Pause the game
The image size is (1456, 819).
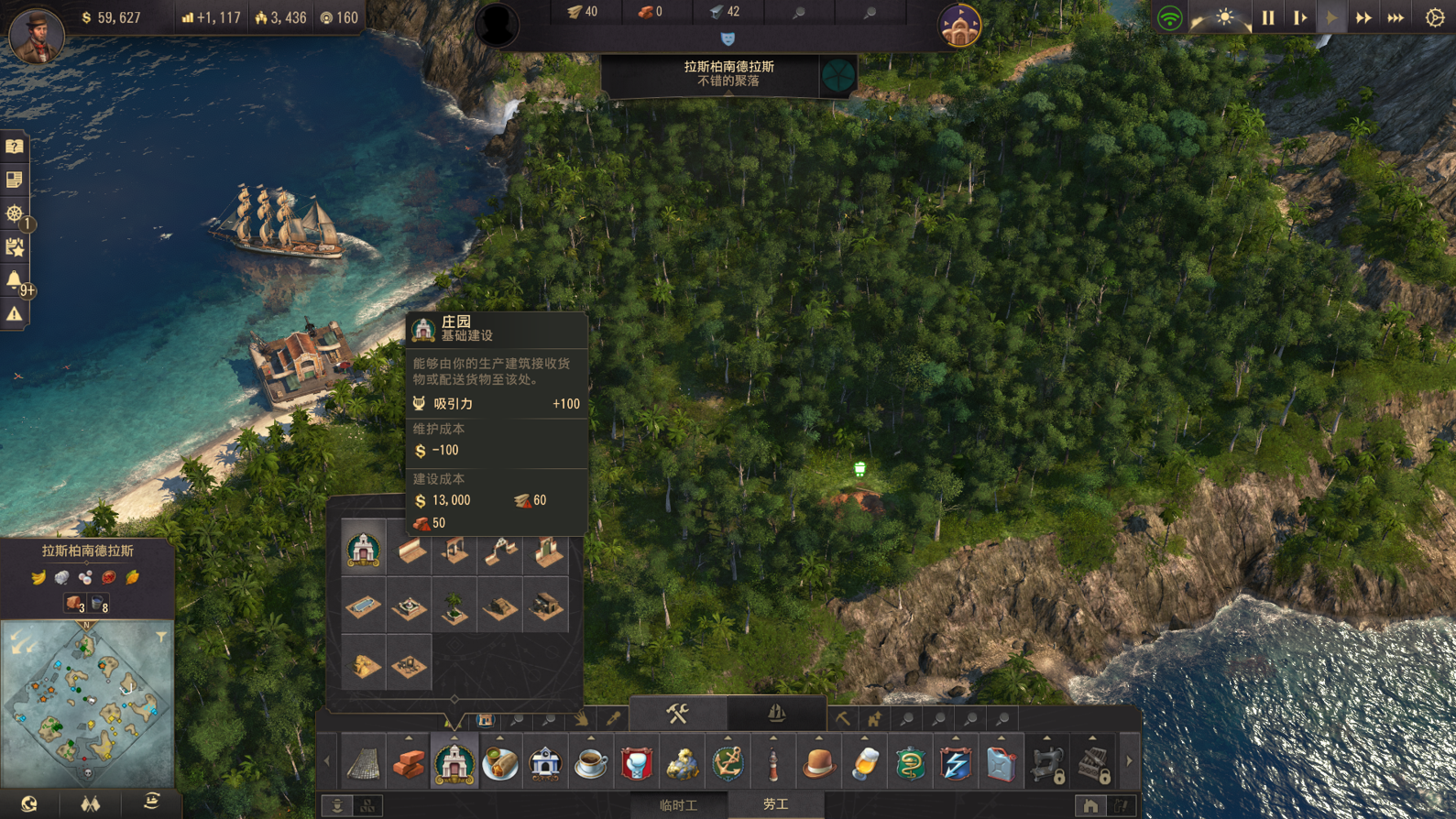(x=1268, y=17)
